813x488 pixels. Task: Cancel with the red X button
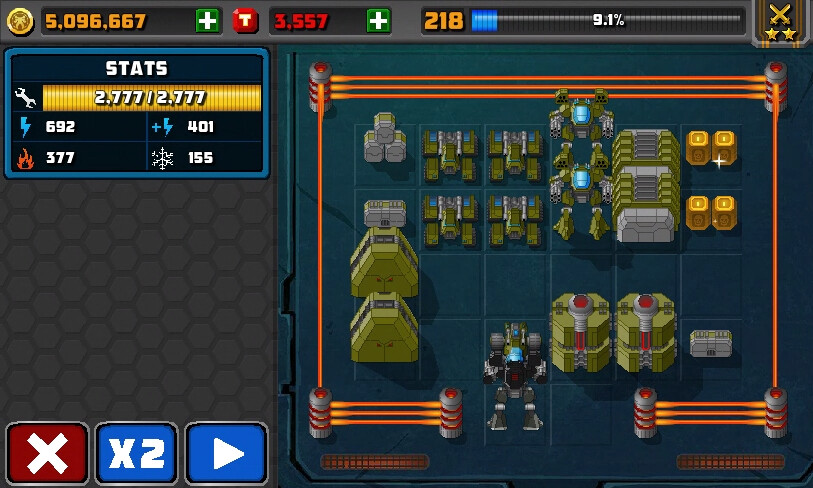pos(47,454)
